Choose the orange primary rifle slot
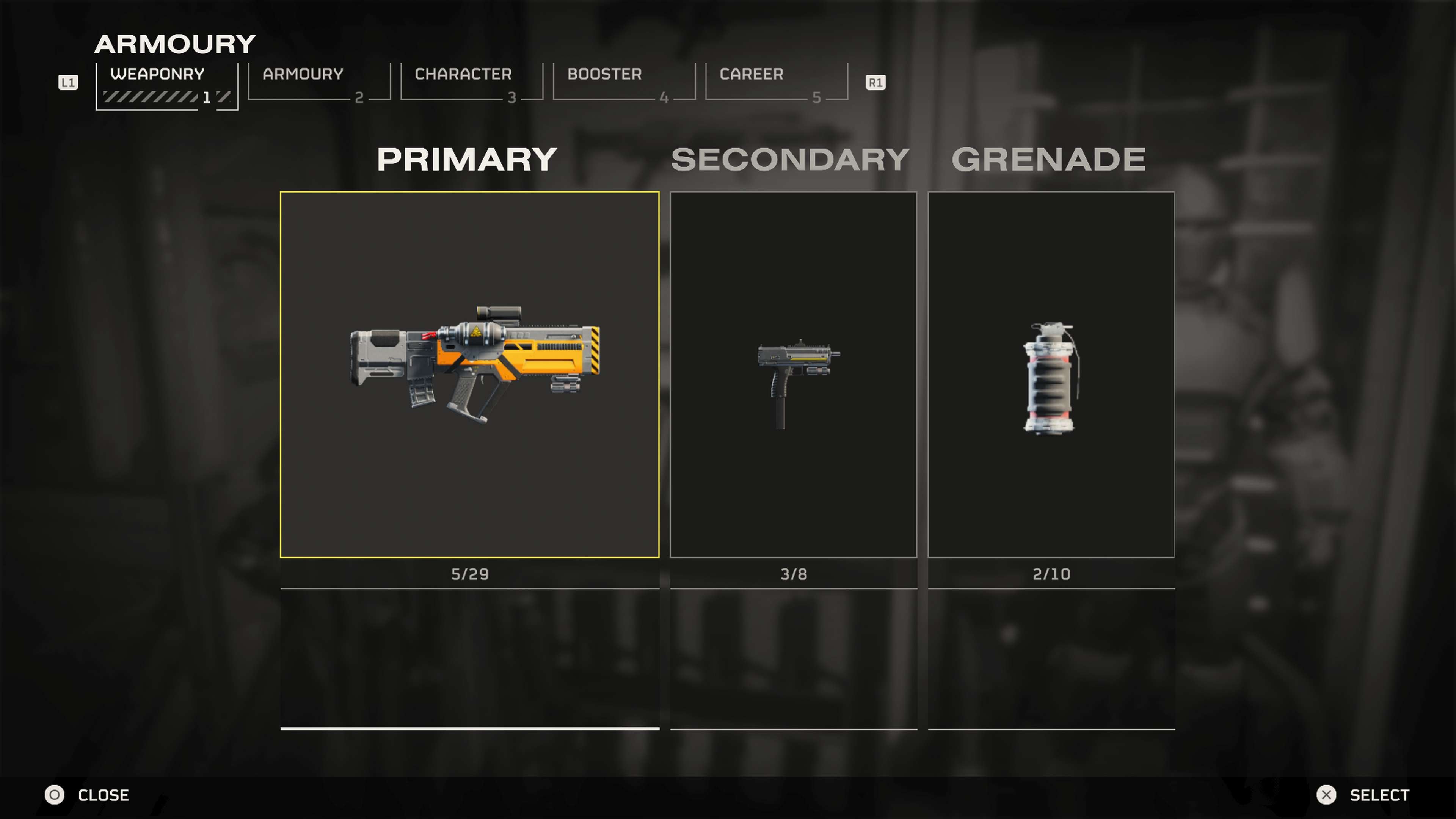The image size is (1456, 819). (x=469, y=374)
